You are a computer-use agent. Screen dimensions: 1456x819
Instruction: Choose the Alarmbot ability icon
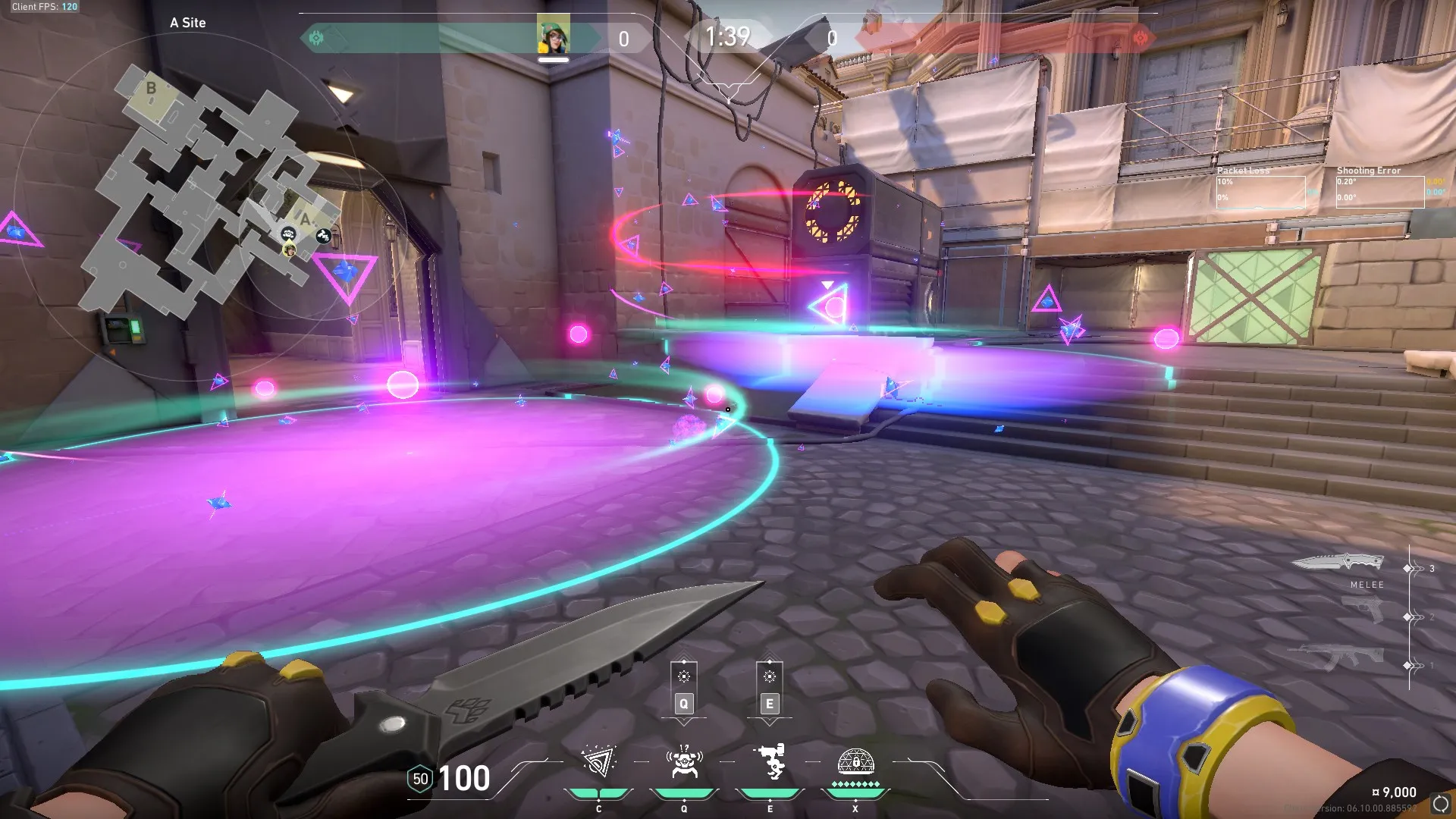(684, 762)
